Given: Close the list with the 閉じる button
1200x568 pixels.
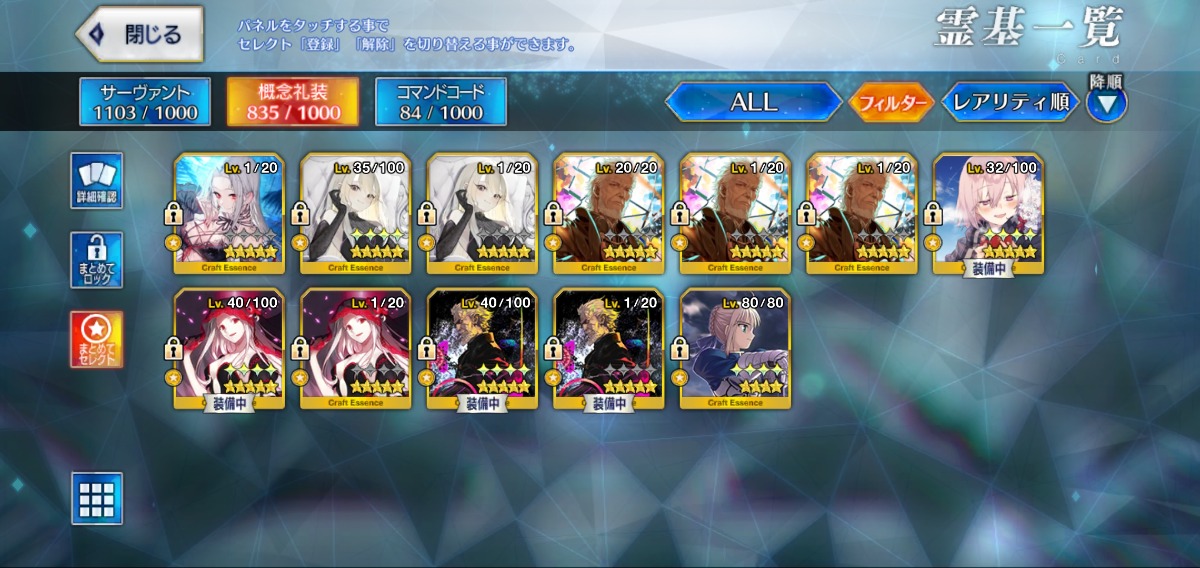Looking at the screenshot, I should tap(139, 35).
